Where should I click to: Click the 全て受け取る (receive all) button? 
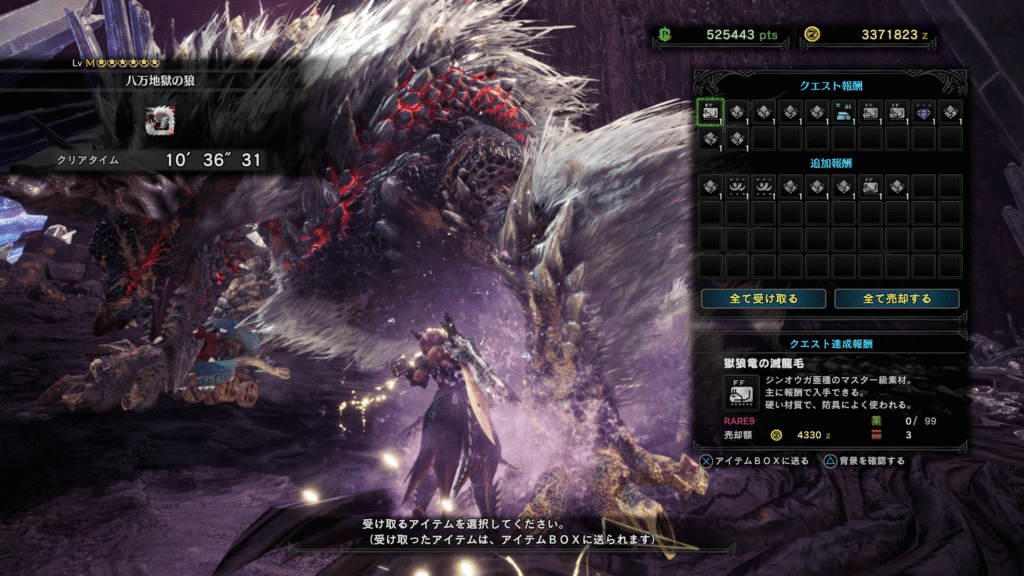coord(764,298)
